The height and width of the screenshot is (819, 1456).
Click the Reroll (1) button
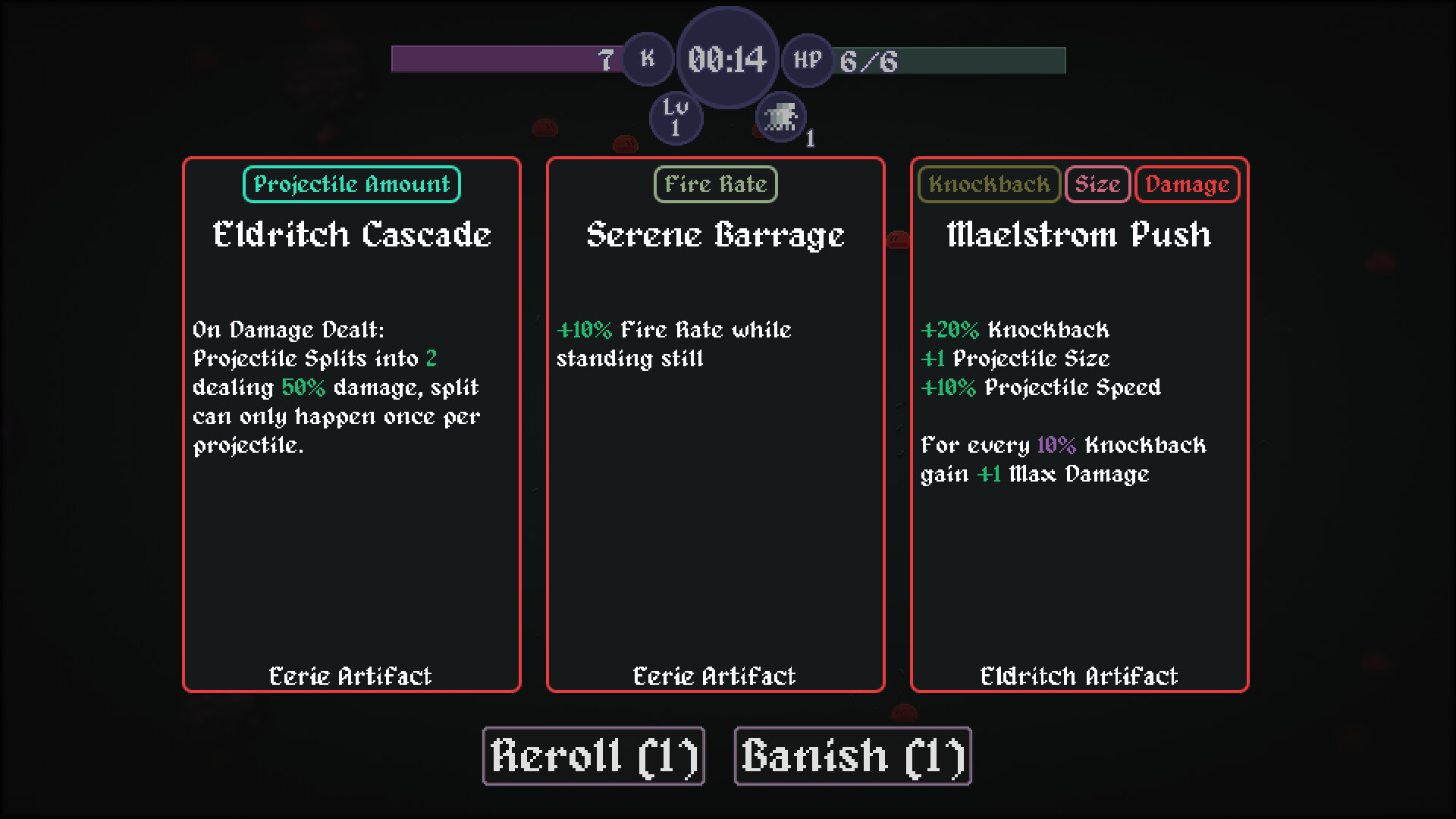[593, 755]
